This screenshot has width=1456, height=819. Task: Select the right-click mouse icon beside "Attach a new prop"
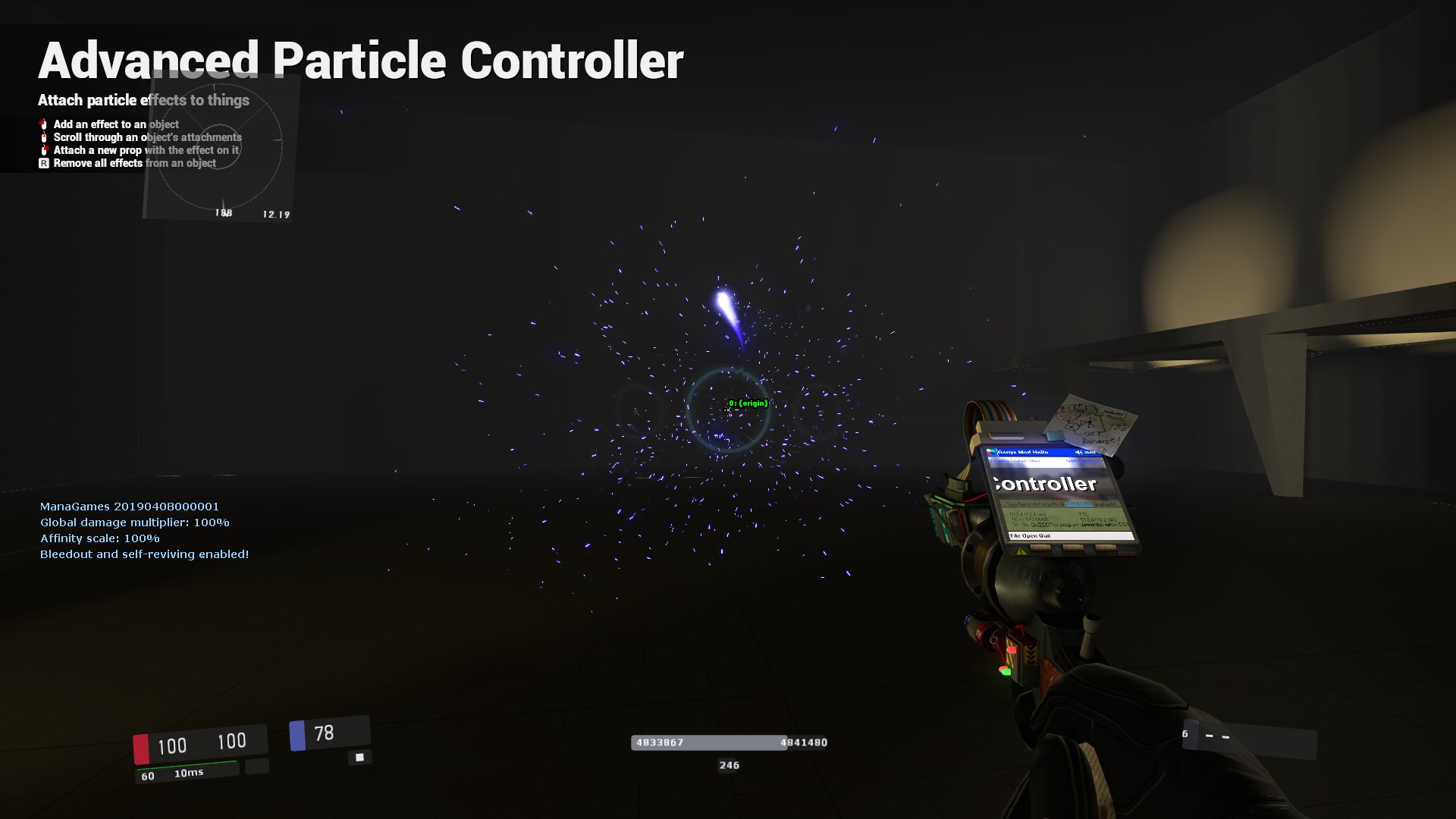coord(44,150)
